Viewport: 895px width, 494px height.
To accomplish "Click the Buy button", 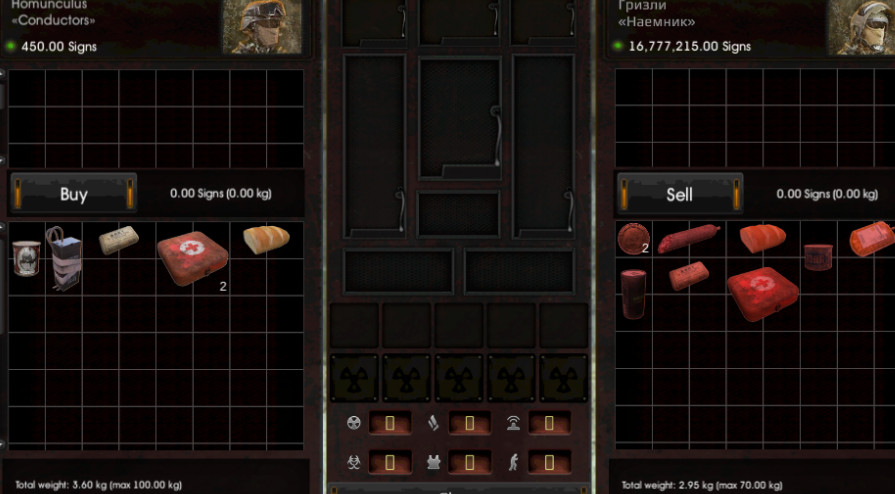I will point(74,194).
